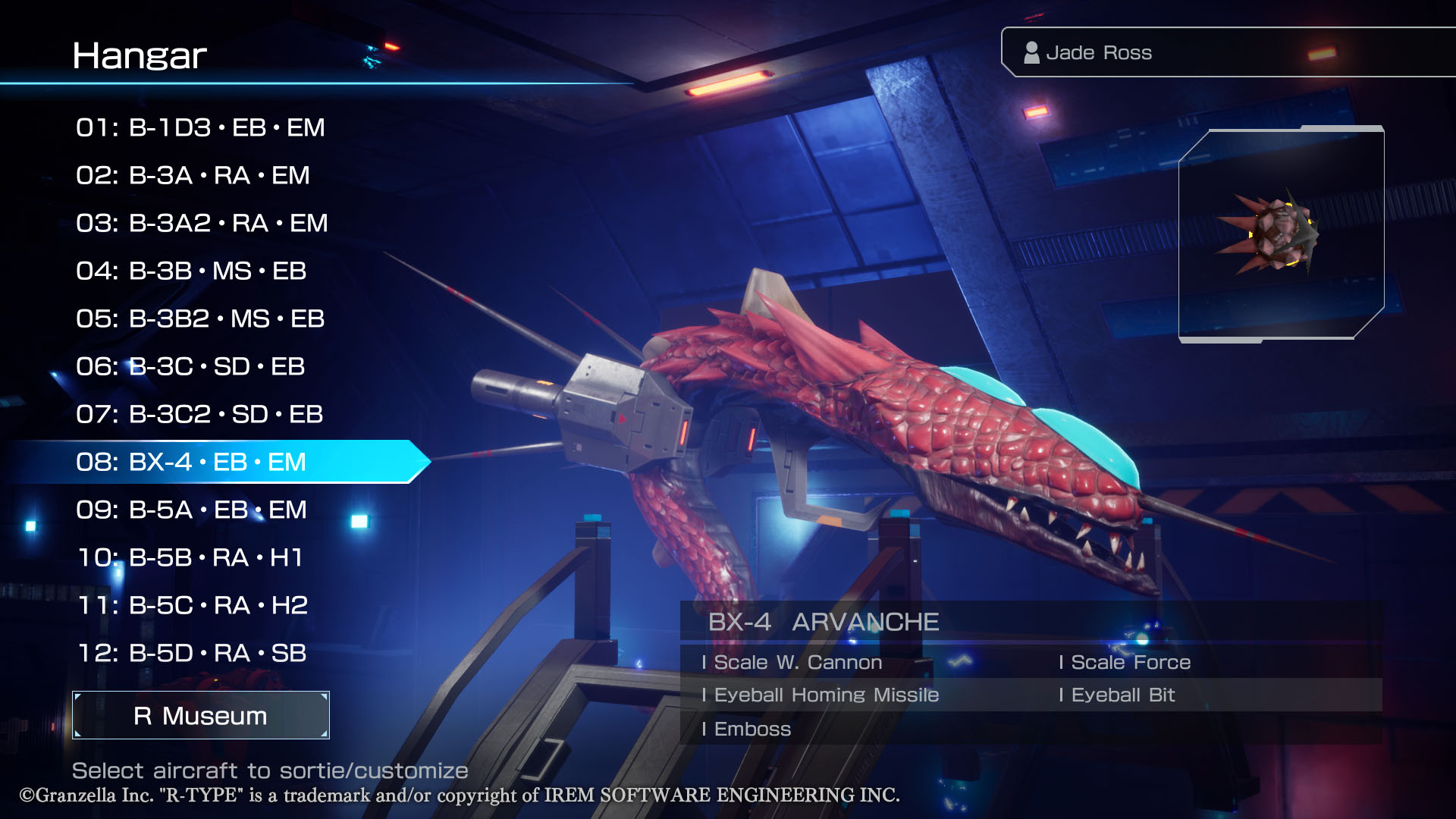
Task: Select 09: B-5A in the hangar
Action: 191,510
